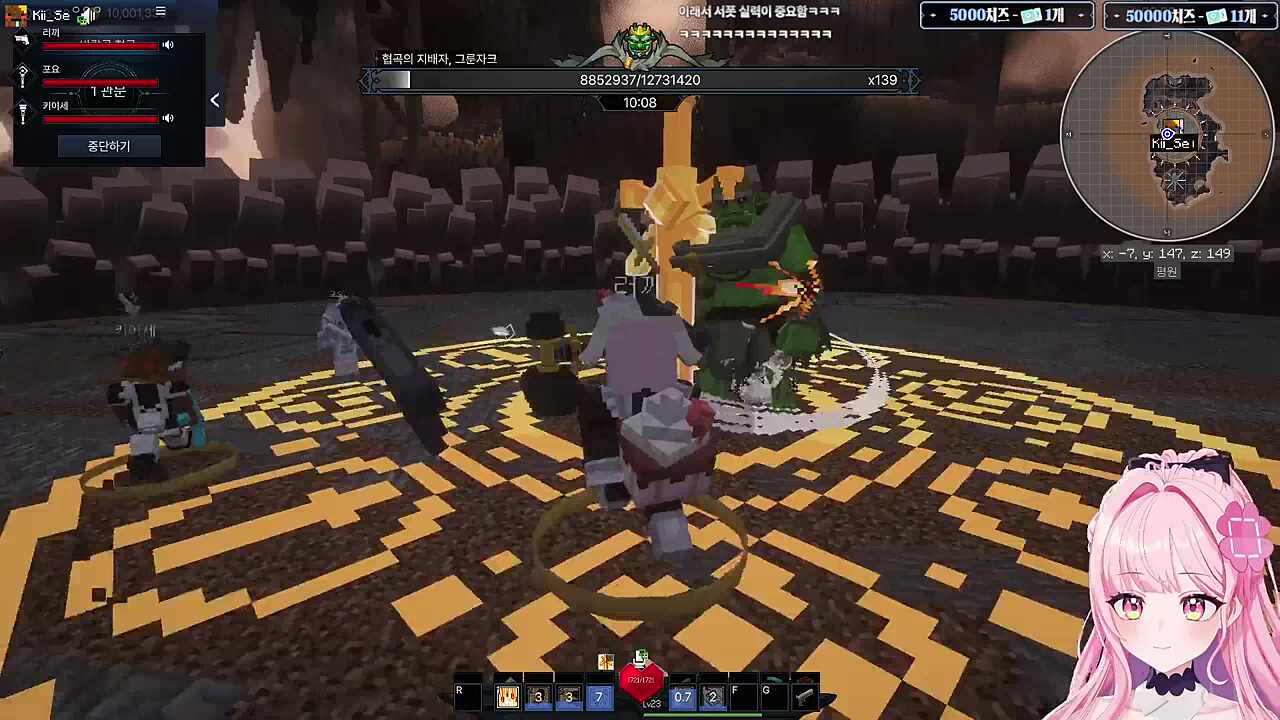The image size is (1280, 720).
Task: Open the hamburger menu beside the player name
Action: pos(160,12)
